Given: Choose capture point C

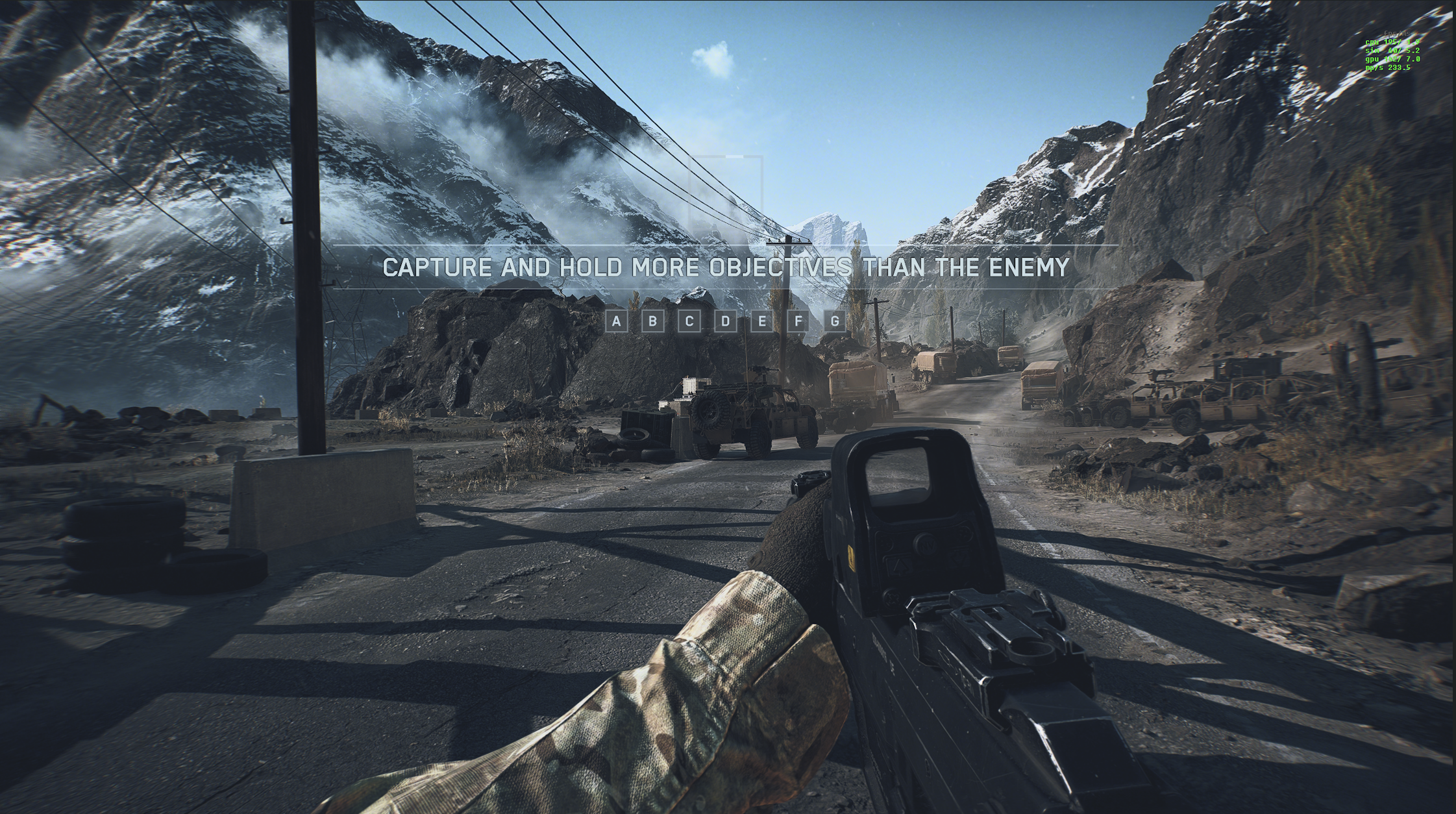Looking at the screenshot, I should [689, 321].
